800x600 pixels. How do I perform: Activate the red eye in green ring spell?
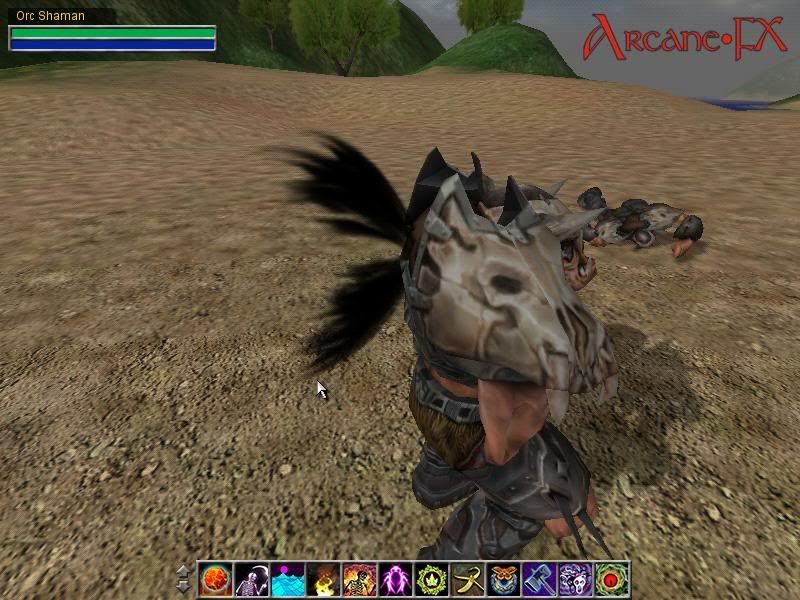611,579
